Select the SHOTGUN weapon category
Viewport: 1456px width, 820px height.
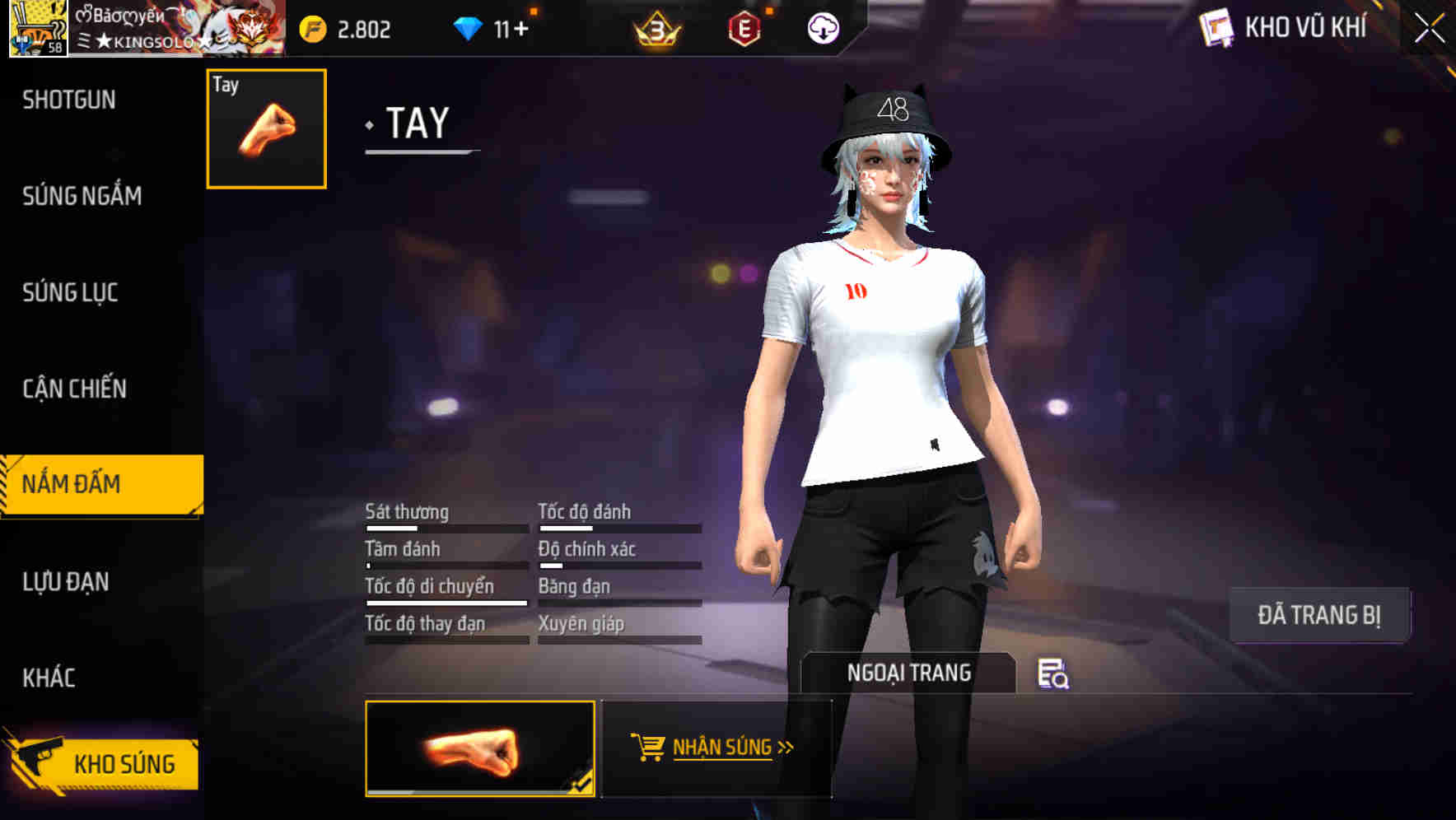coord(69,99)
